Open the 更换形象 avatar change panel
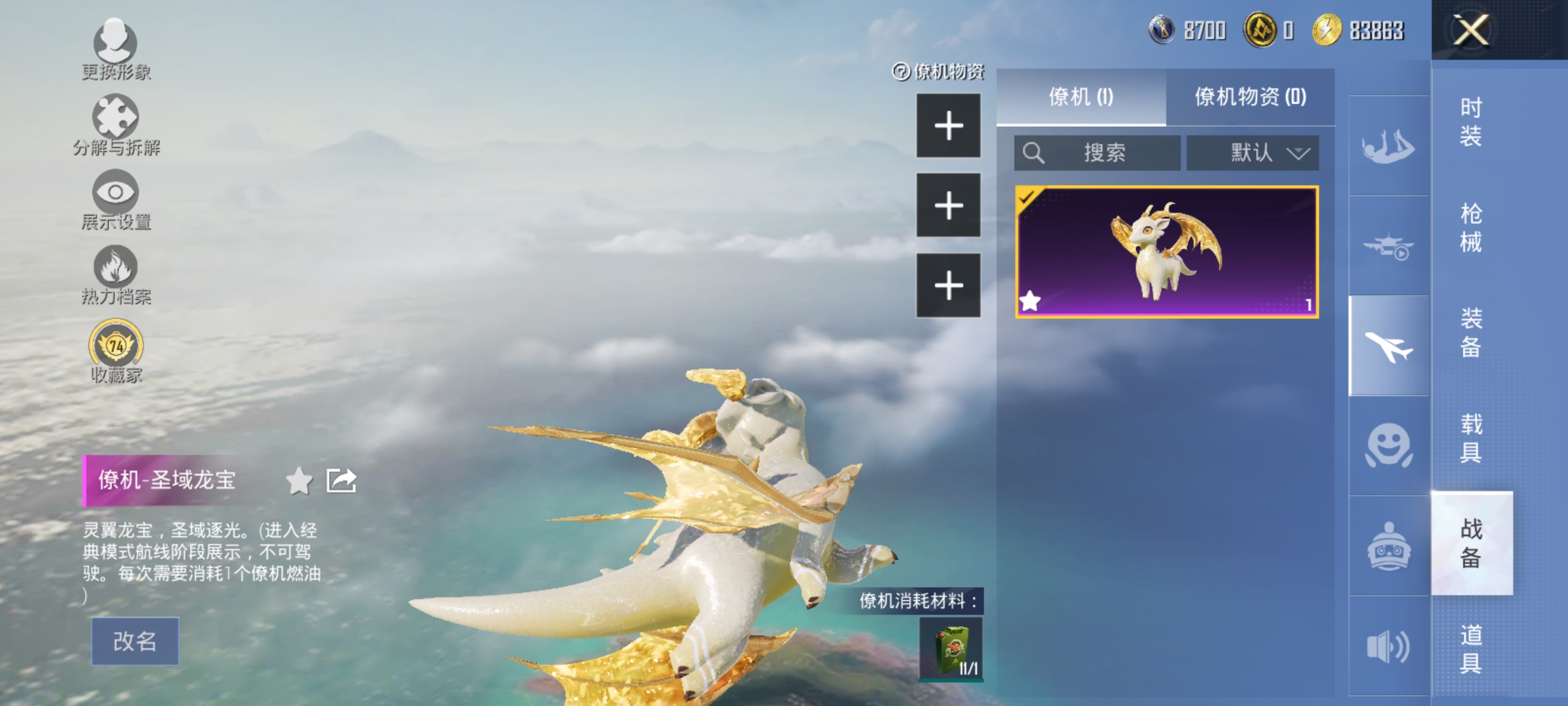 coord(116,49)
